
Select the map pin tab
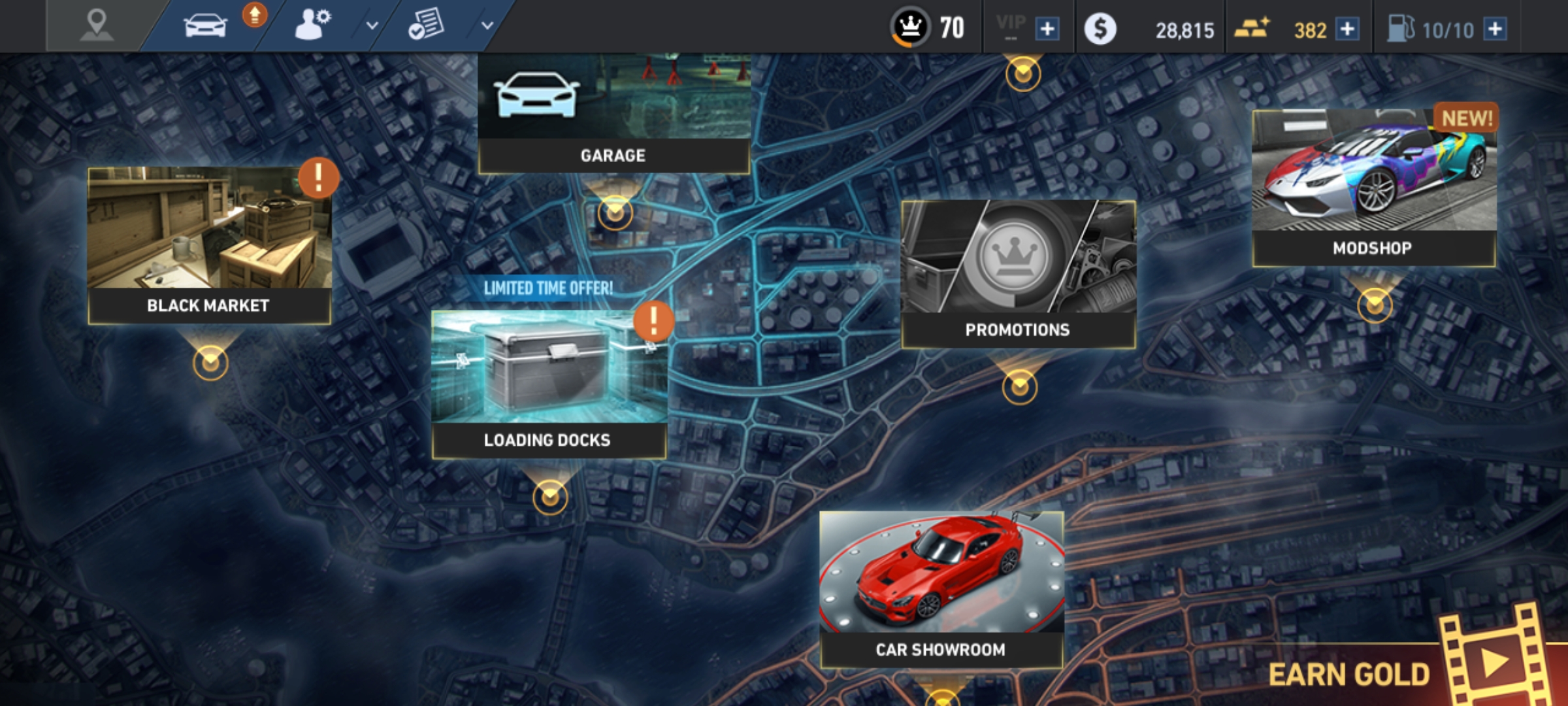(97, 25)
